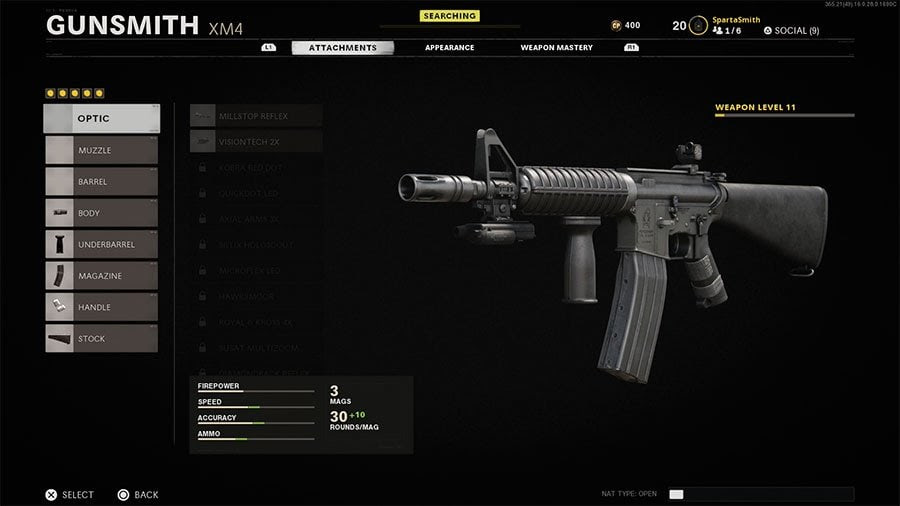Open the Social menu
The image size is (900, 506).
coord(791,31)
